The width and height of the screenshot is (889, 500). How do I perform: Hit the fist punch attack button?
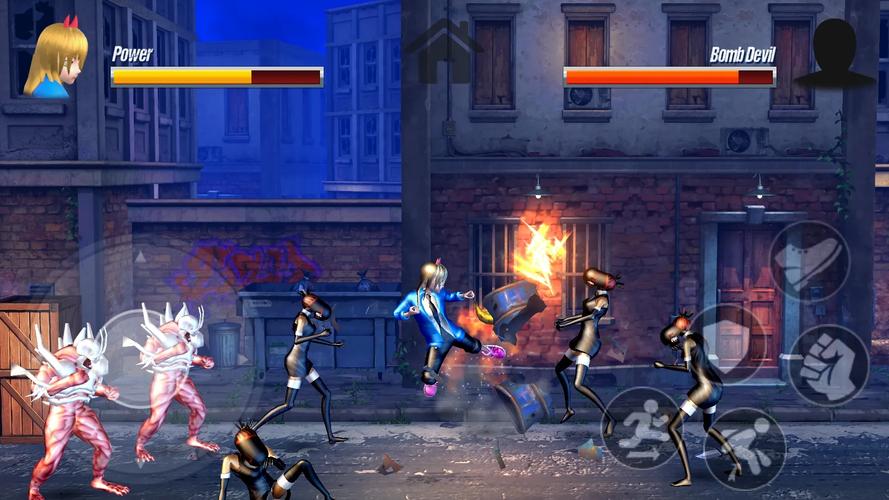[828, 365]
